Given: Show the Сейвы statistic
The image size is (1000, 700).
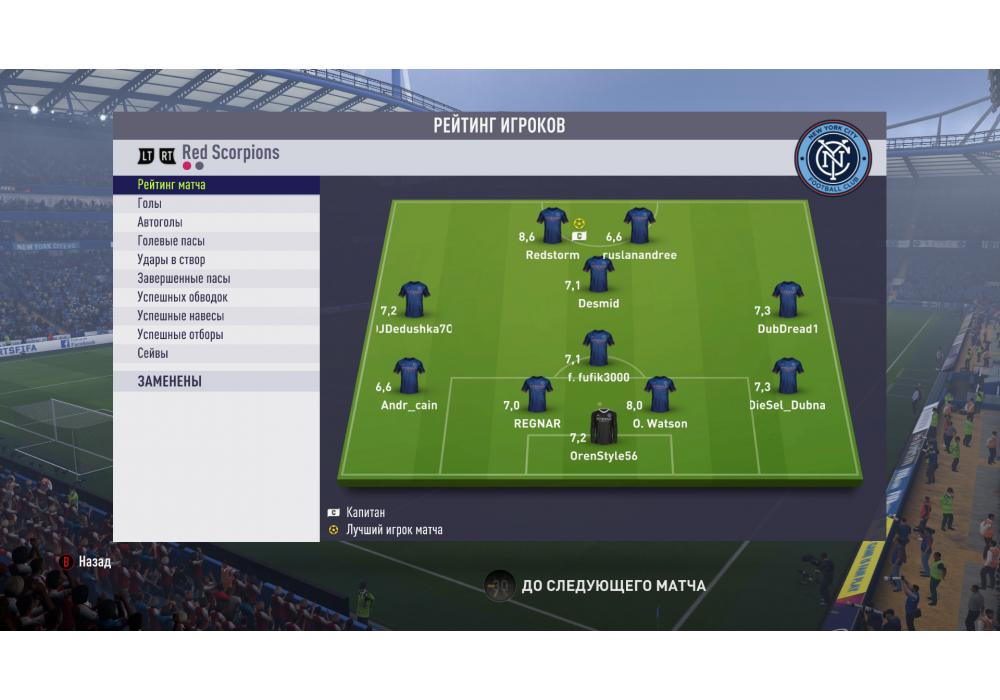Looking at the screenshot, I should tap(216, 353).
